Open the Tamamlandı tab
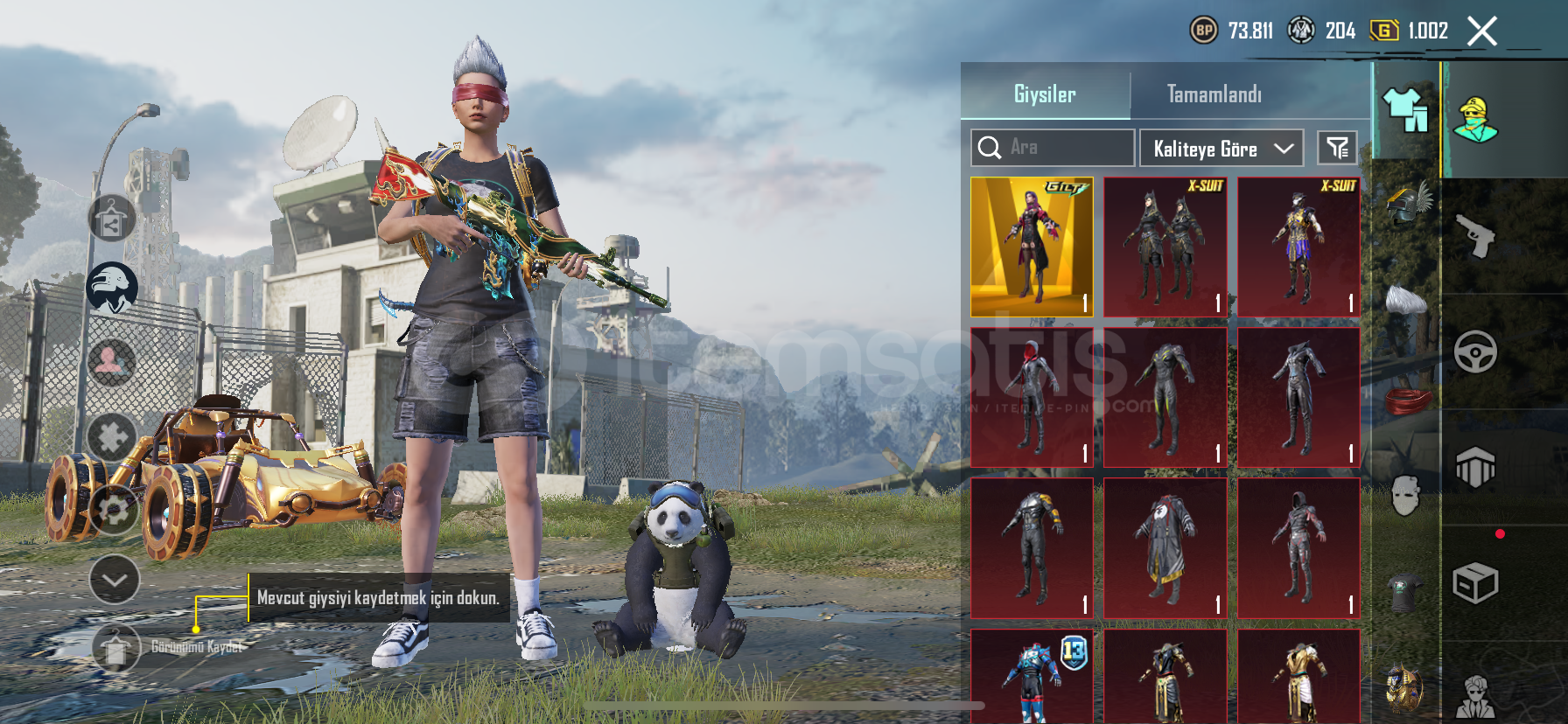The height and width of the screenshot is (724, 1568). pyautogui.click(x=1214, y=94)
